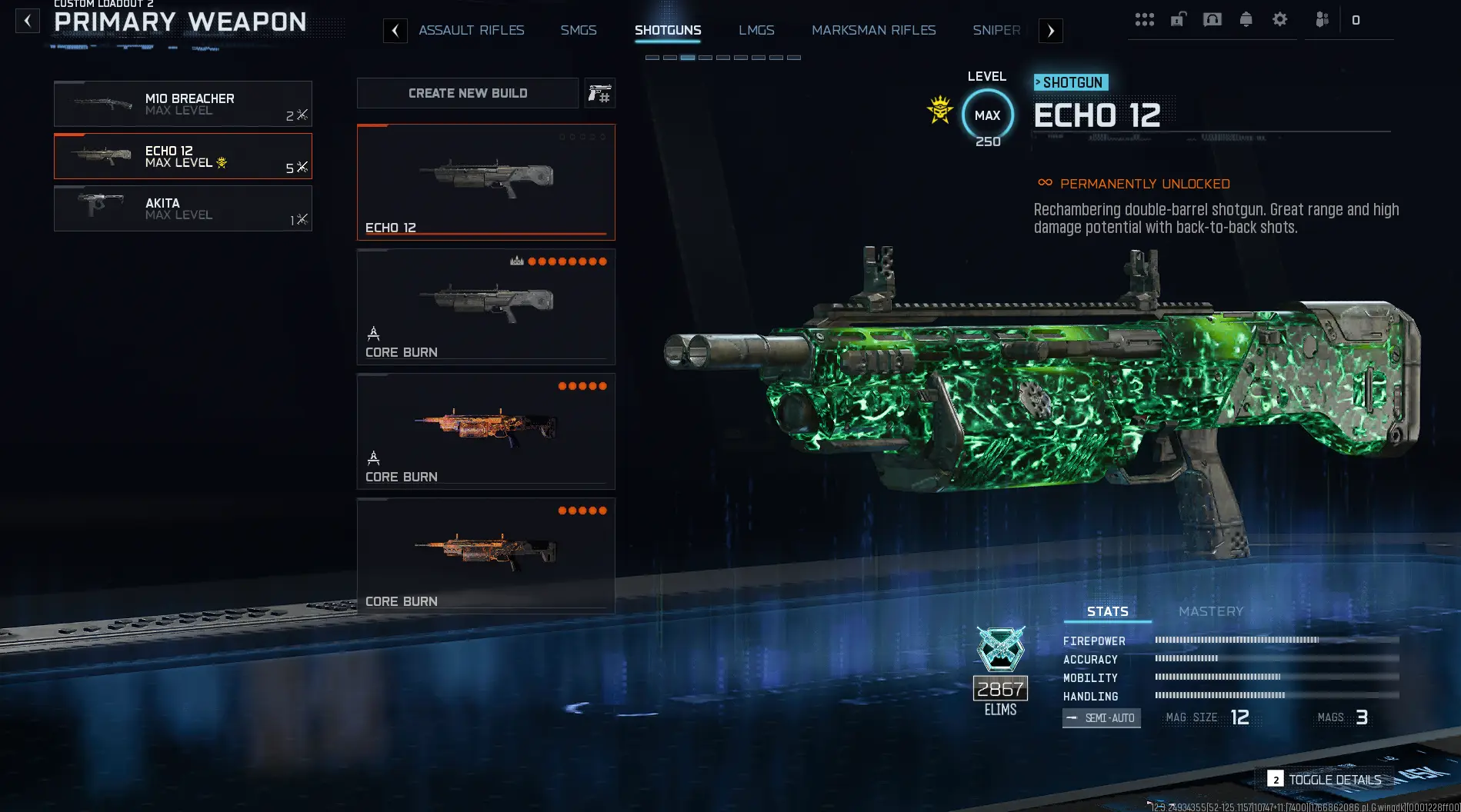The height and width of the screenshot is (812, 1461).
Task: Expand categories with the right arrow chevron
Action: click(x=1050, y=30)
